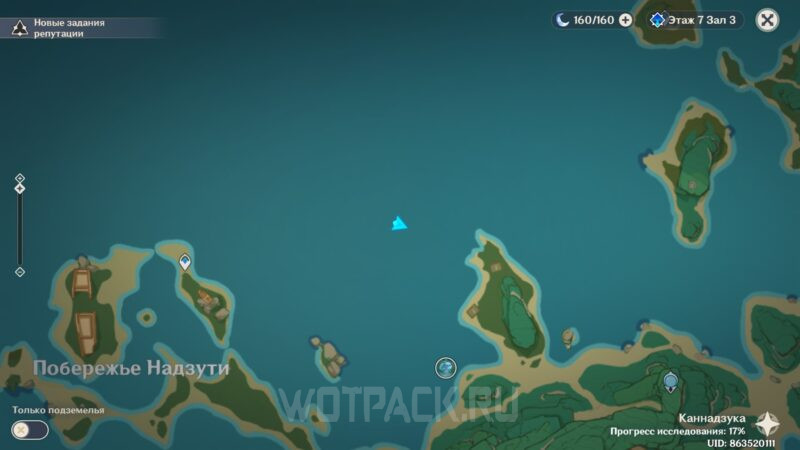
Task: Select the round blue marker in the sea
Action: 446,368
